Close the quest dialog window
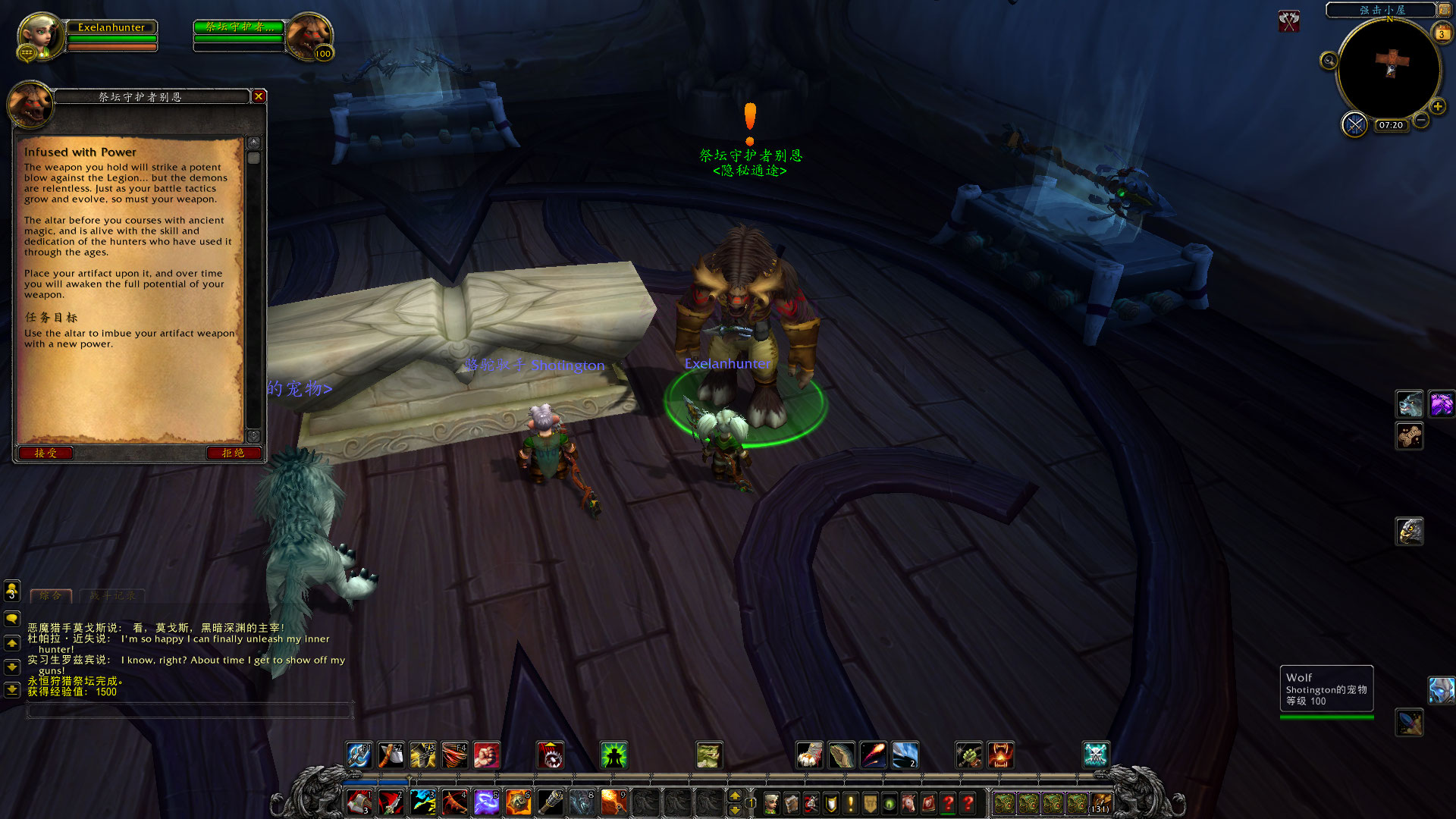 pos(259,96)
